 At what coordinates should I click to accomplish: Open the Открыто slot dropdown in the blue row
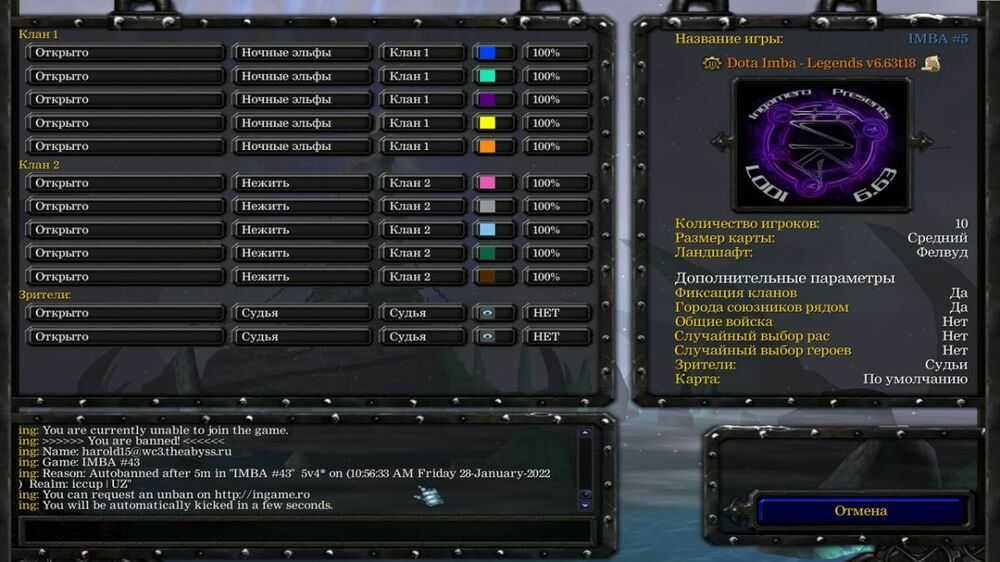coord(125,53)
